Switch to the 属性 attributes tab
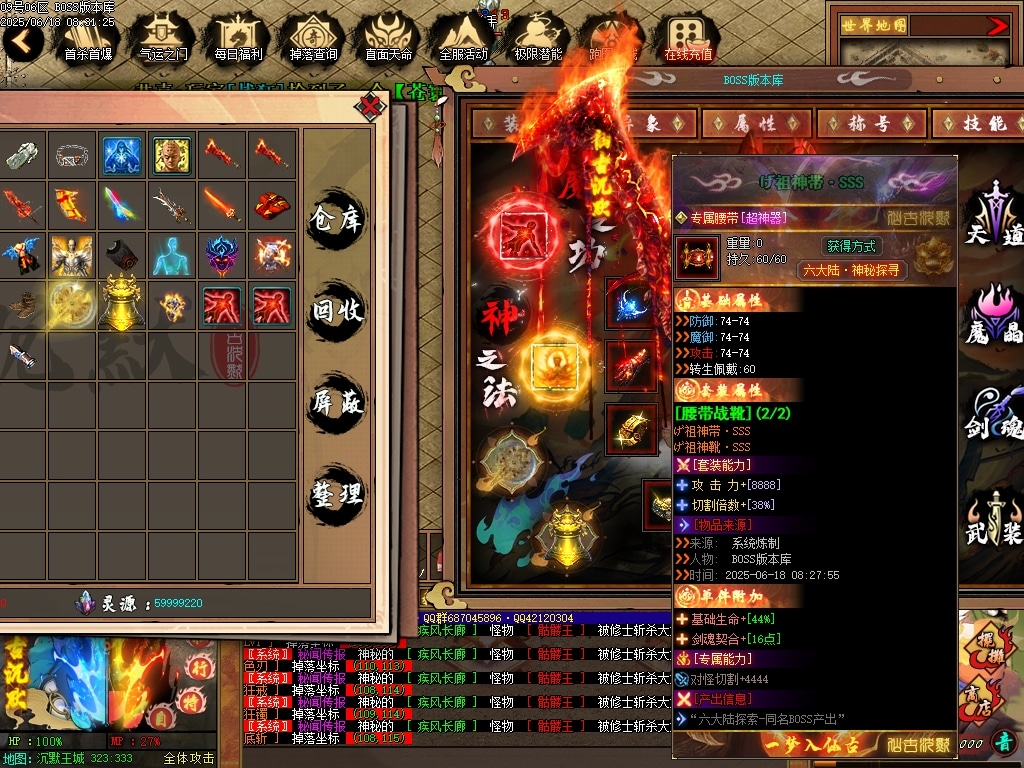 (756, 123)
